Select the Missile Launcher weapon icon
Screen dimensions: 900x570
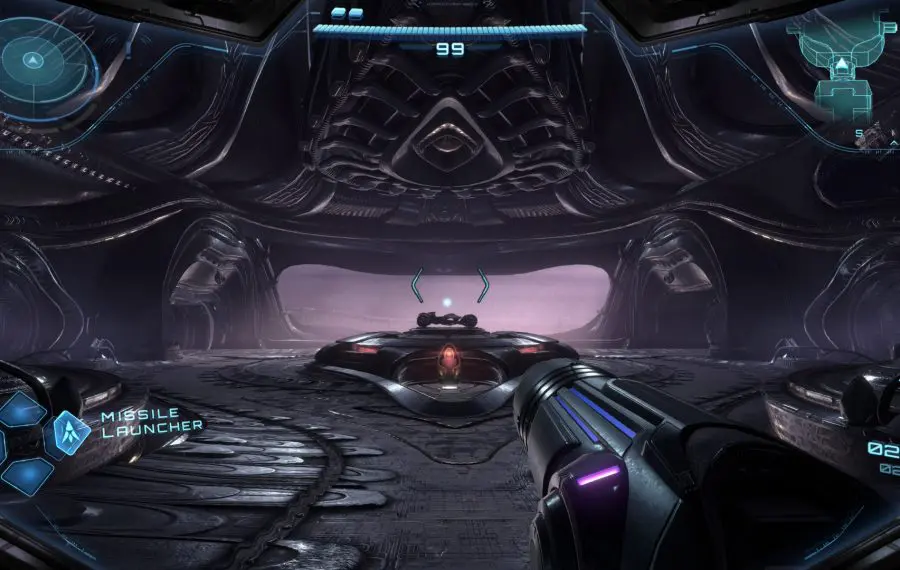click(72, 429)
